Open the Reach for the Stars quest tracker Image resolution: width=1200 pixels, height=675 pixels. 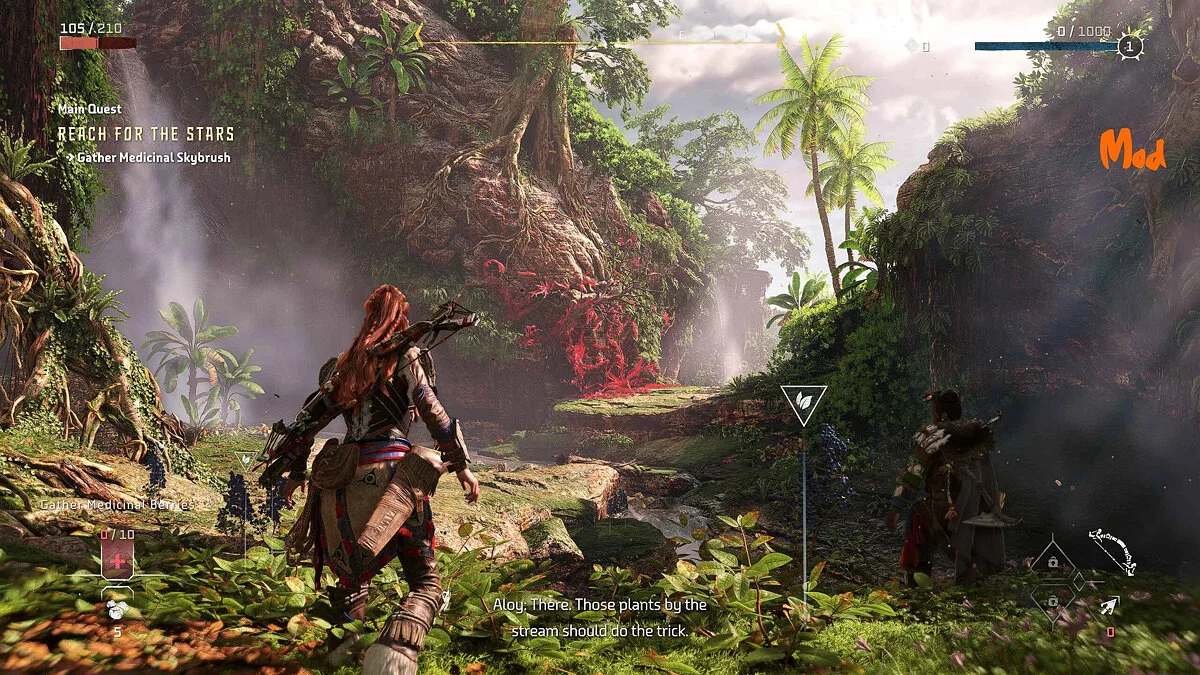tap(146, 134)
